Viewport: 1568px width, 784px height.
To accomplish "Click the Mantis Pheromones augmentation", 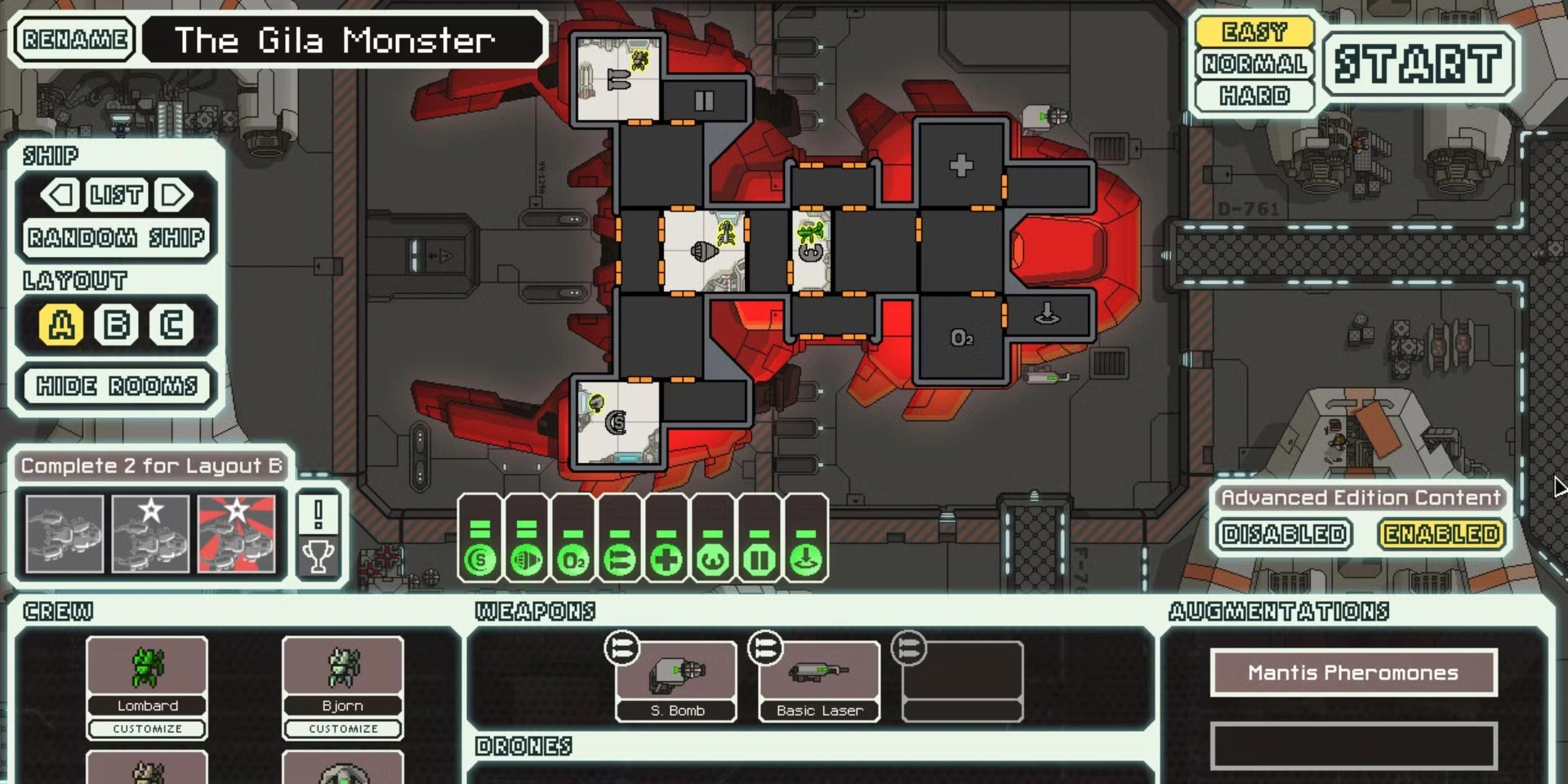I will [1353, 673].
